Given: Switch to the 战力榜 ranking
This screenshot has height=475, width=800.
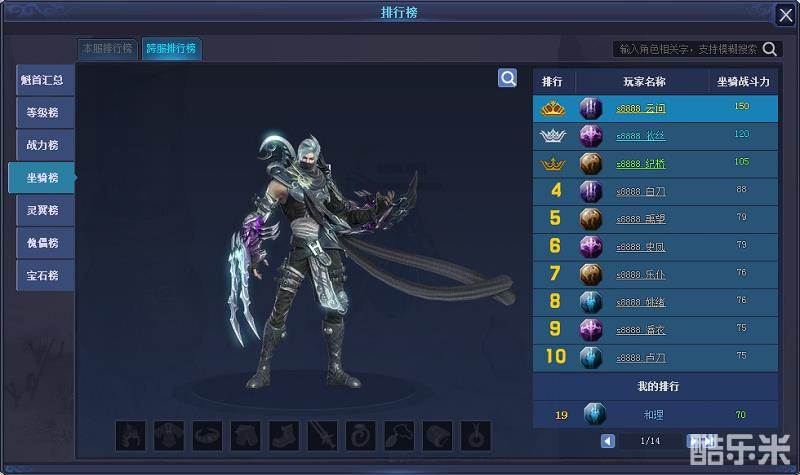Looking at the screenshot, I should (42, 146).
